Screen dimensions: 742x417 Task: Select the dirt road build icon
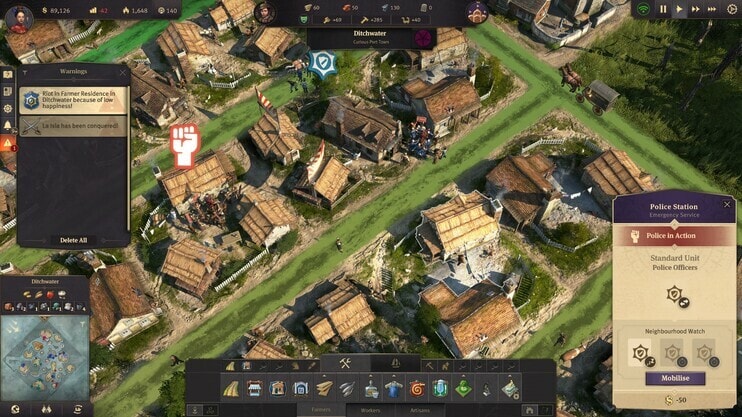(231, 388)
